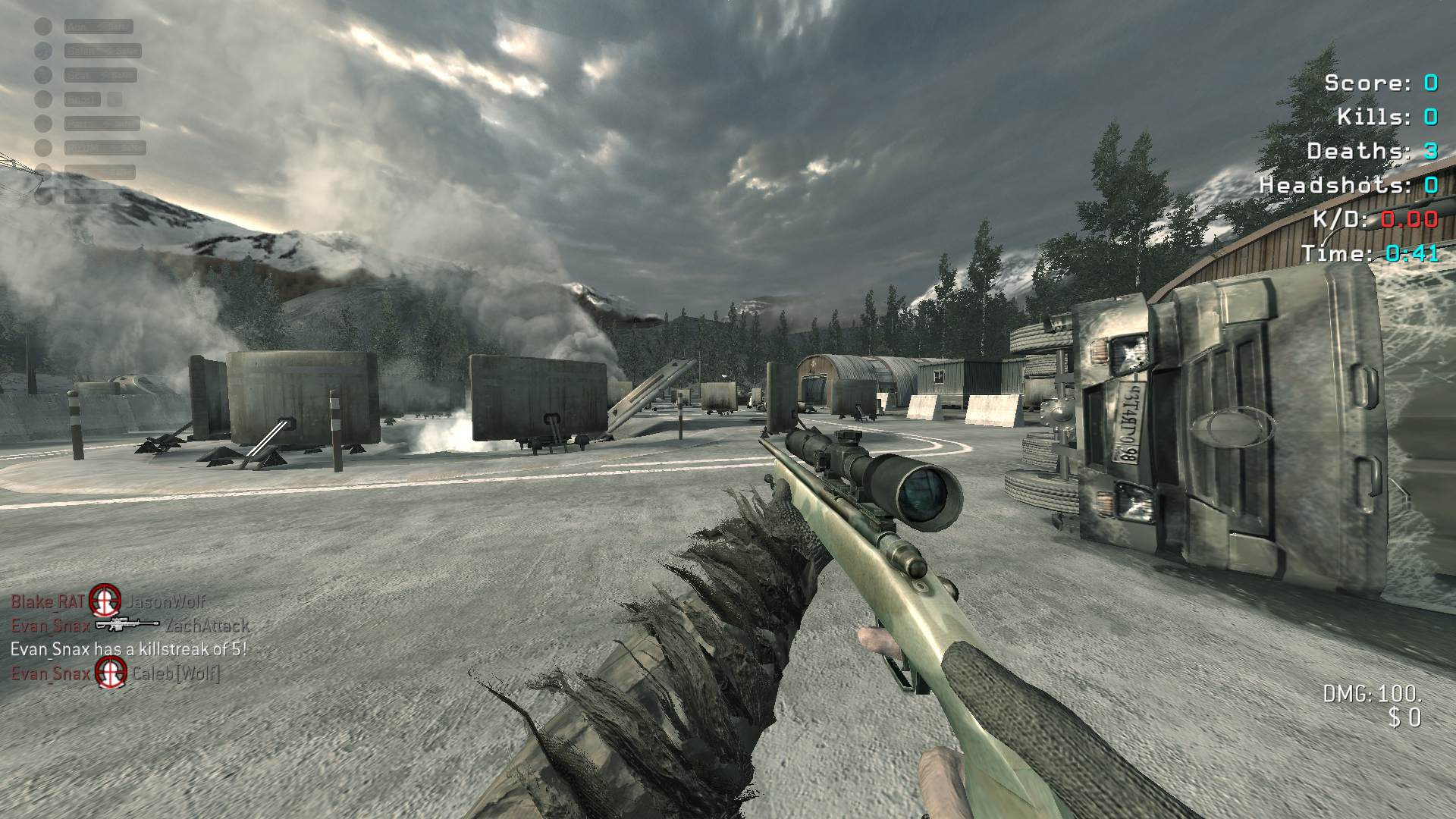Click the headshot icon beside JasonWolf
1456x819 pixels.
pos(105,601)
